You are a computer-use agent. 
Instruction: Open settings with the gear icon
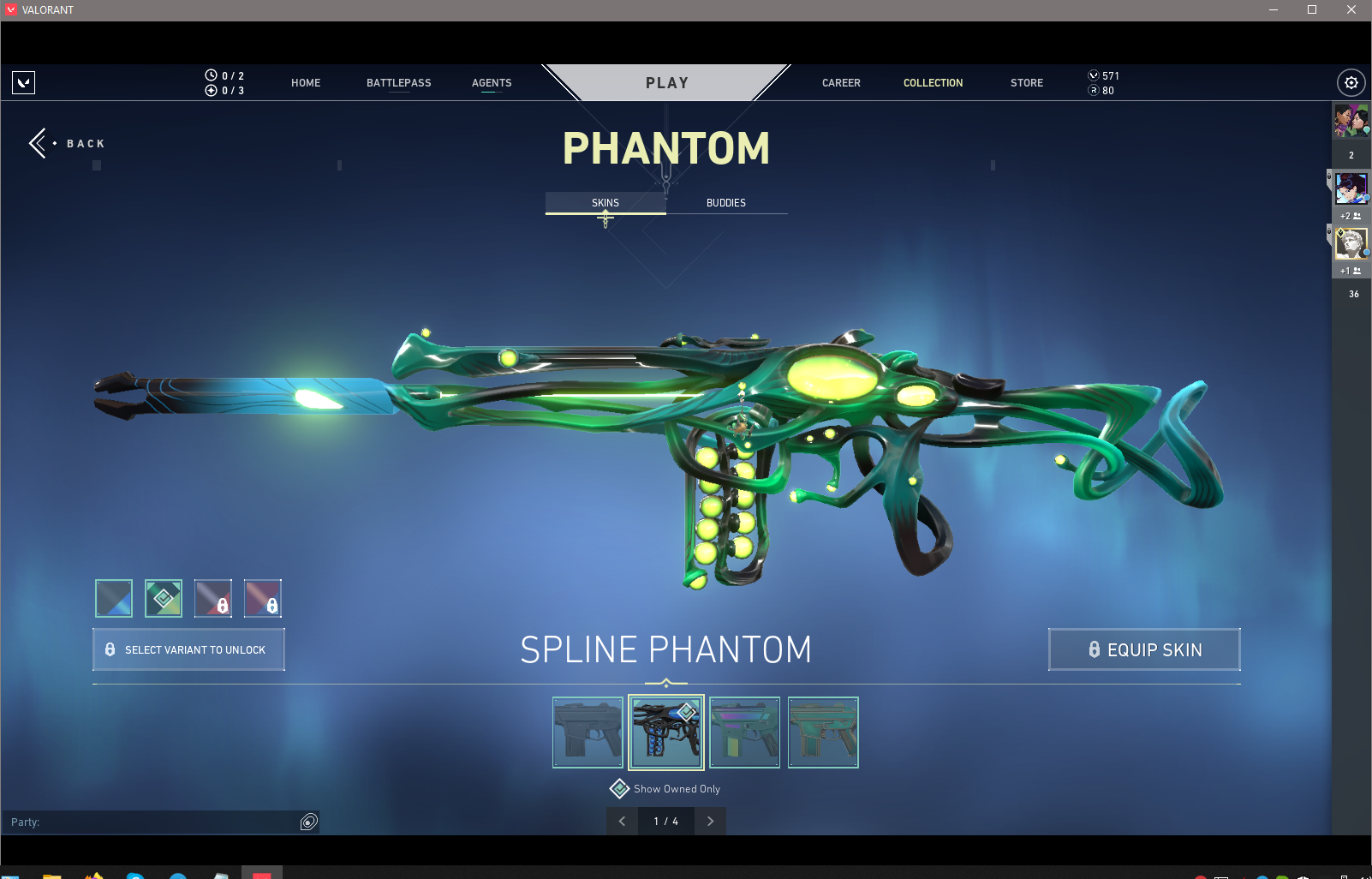click(x=1351, y=83)
